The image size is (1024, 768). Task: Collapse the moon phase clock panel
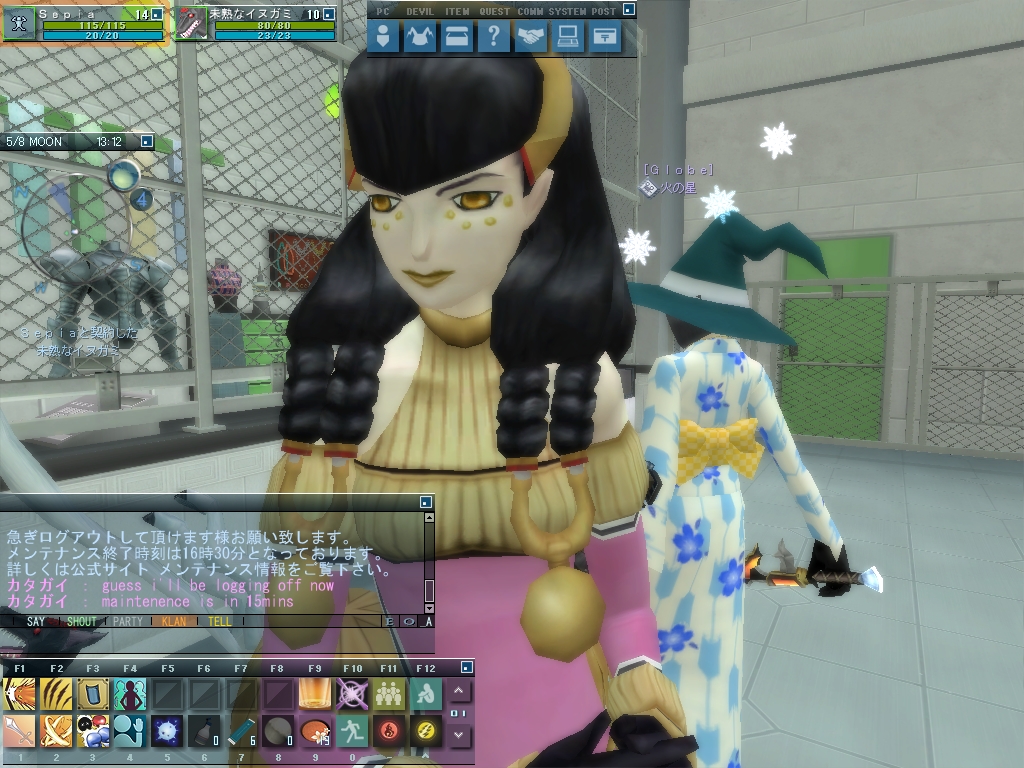coord(146,142)
